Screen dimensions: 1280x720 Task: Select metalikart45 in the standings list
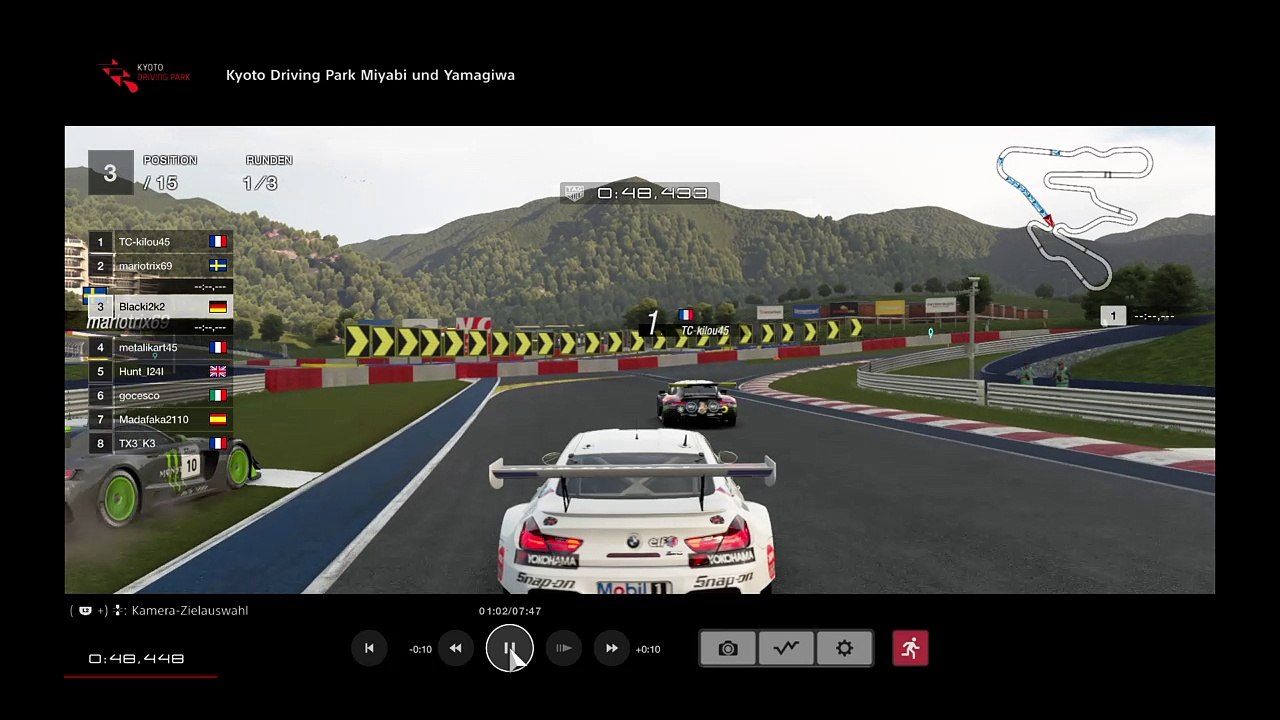(160, 348)
